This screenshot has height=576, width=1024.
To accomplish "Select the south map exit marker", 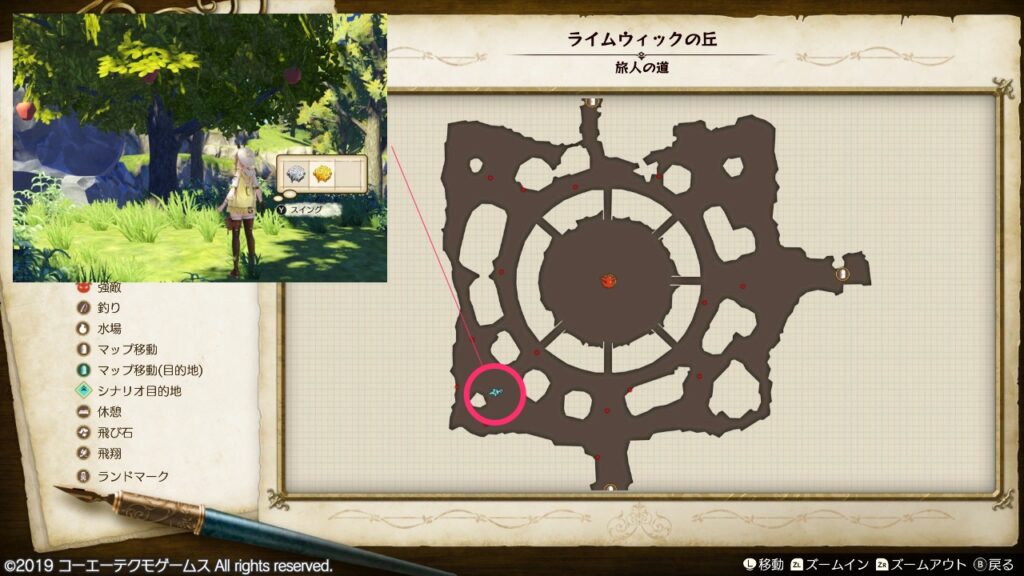I will point(610,488).
